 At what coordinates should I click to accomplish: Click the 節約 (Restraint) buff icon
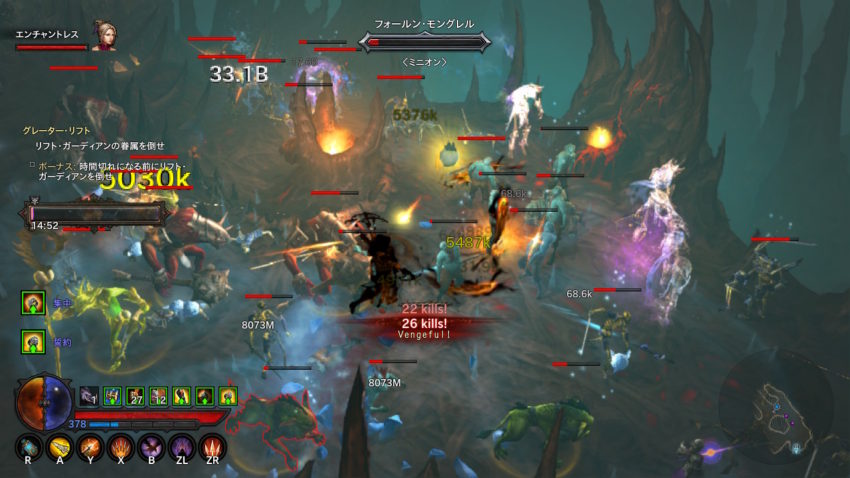(32, 342)
